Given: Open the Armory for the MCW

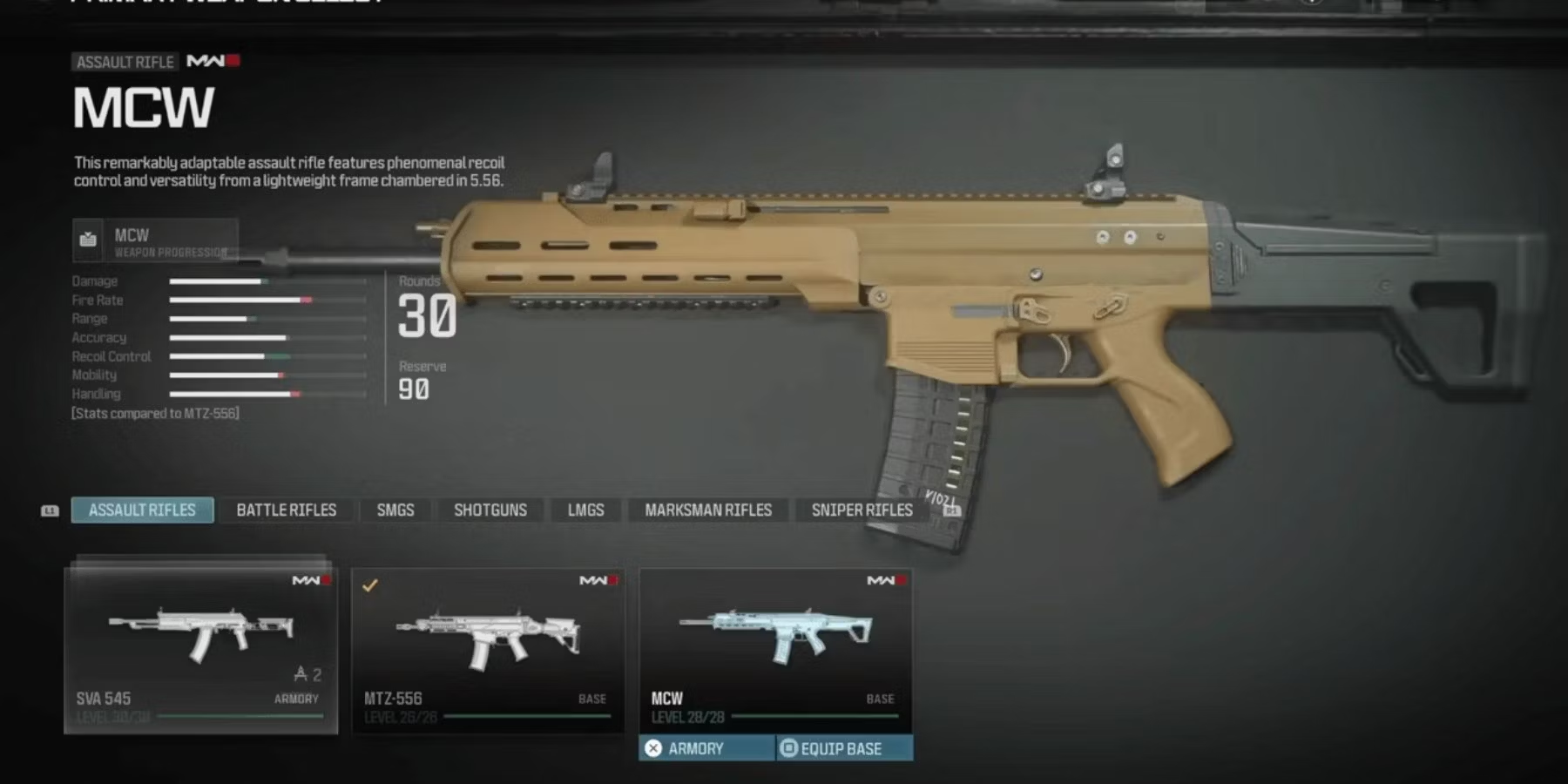Looking at the screenshot, I should point(706,748).
